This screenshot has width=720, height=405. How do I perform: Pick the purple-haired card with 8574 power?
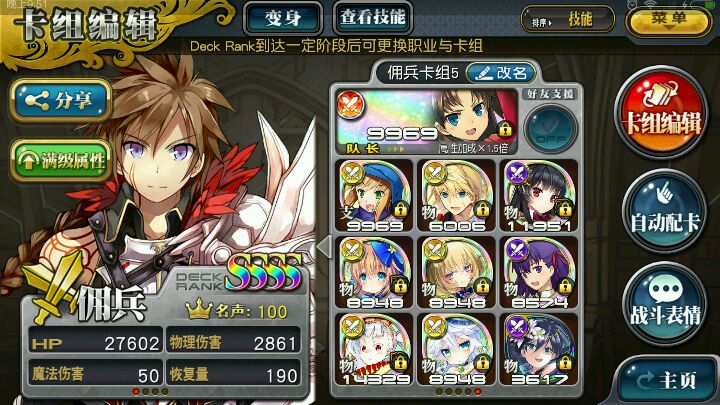pos(540,271)
